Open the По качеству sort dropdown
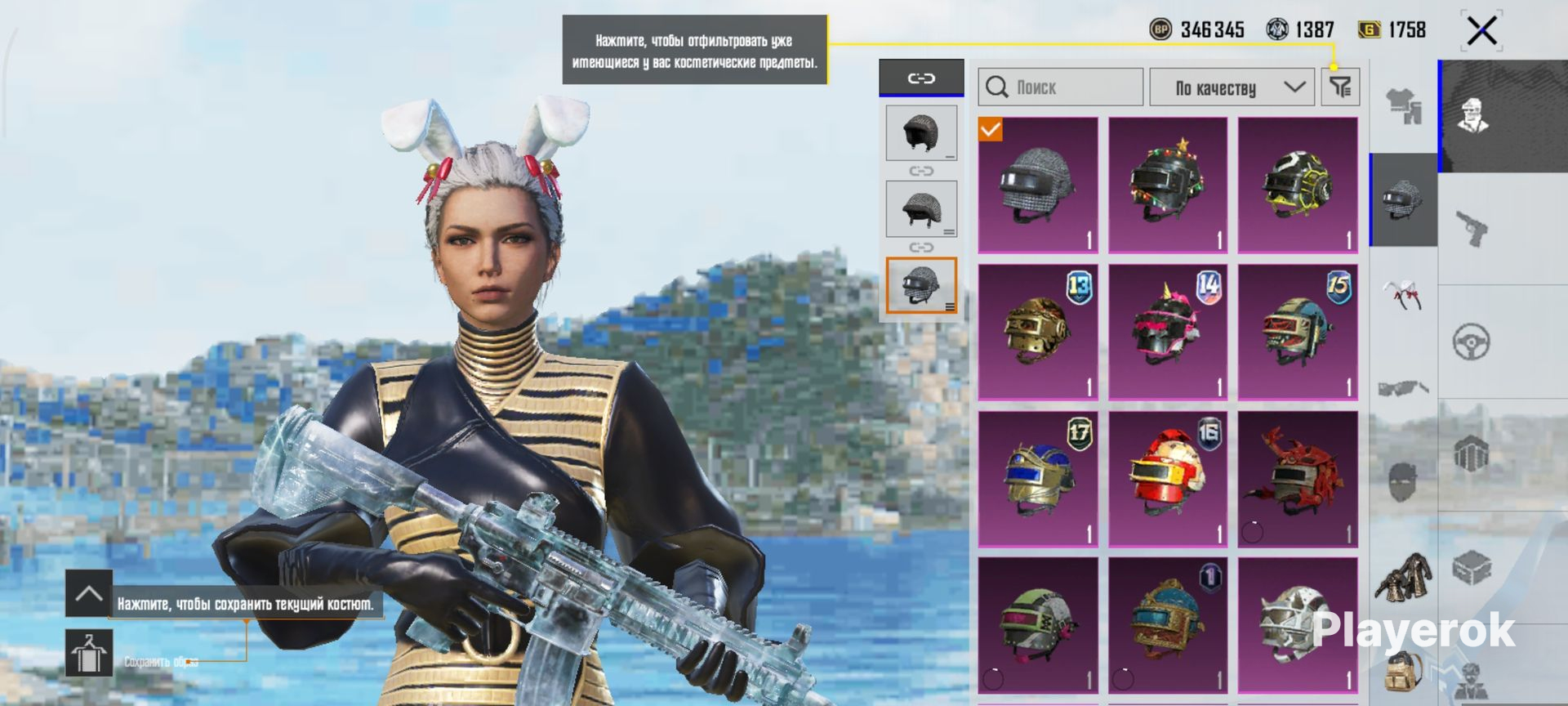Image resolution: width=1568 pixels, height=706 pixels. point(1232,87)
